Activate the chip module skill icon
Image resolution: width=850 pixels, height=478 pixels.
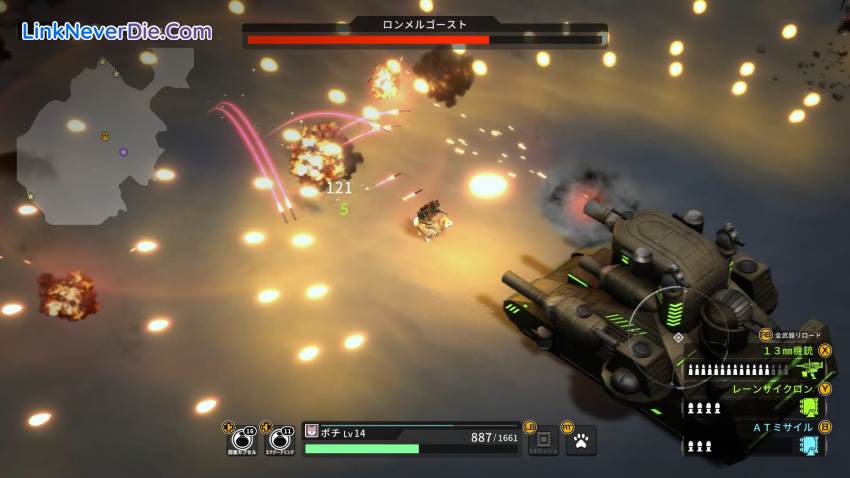543,439
